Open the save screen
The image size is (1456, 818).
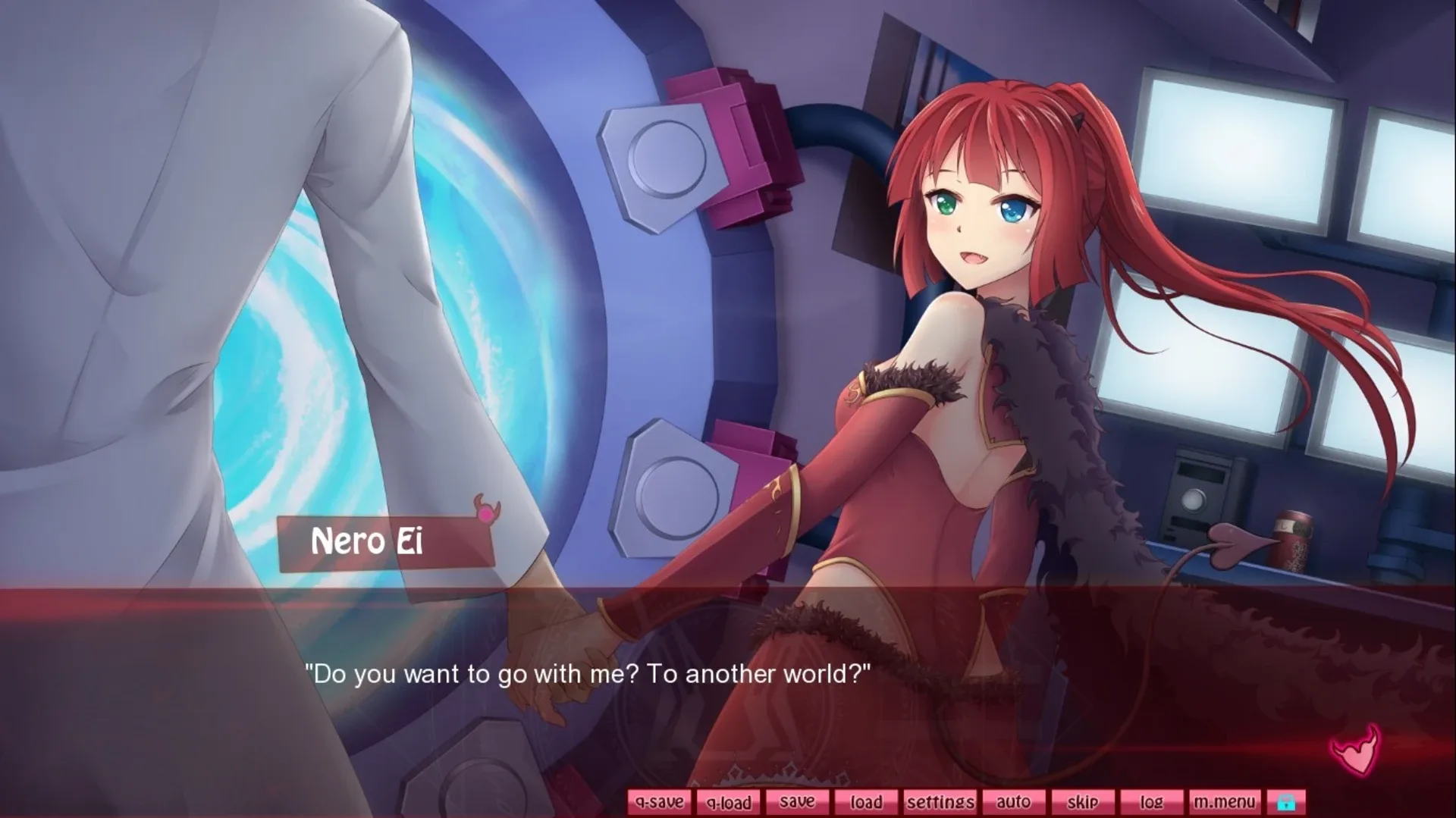[797, 801]
